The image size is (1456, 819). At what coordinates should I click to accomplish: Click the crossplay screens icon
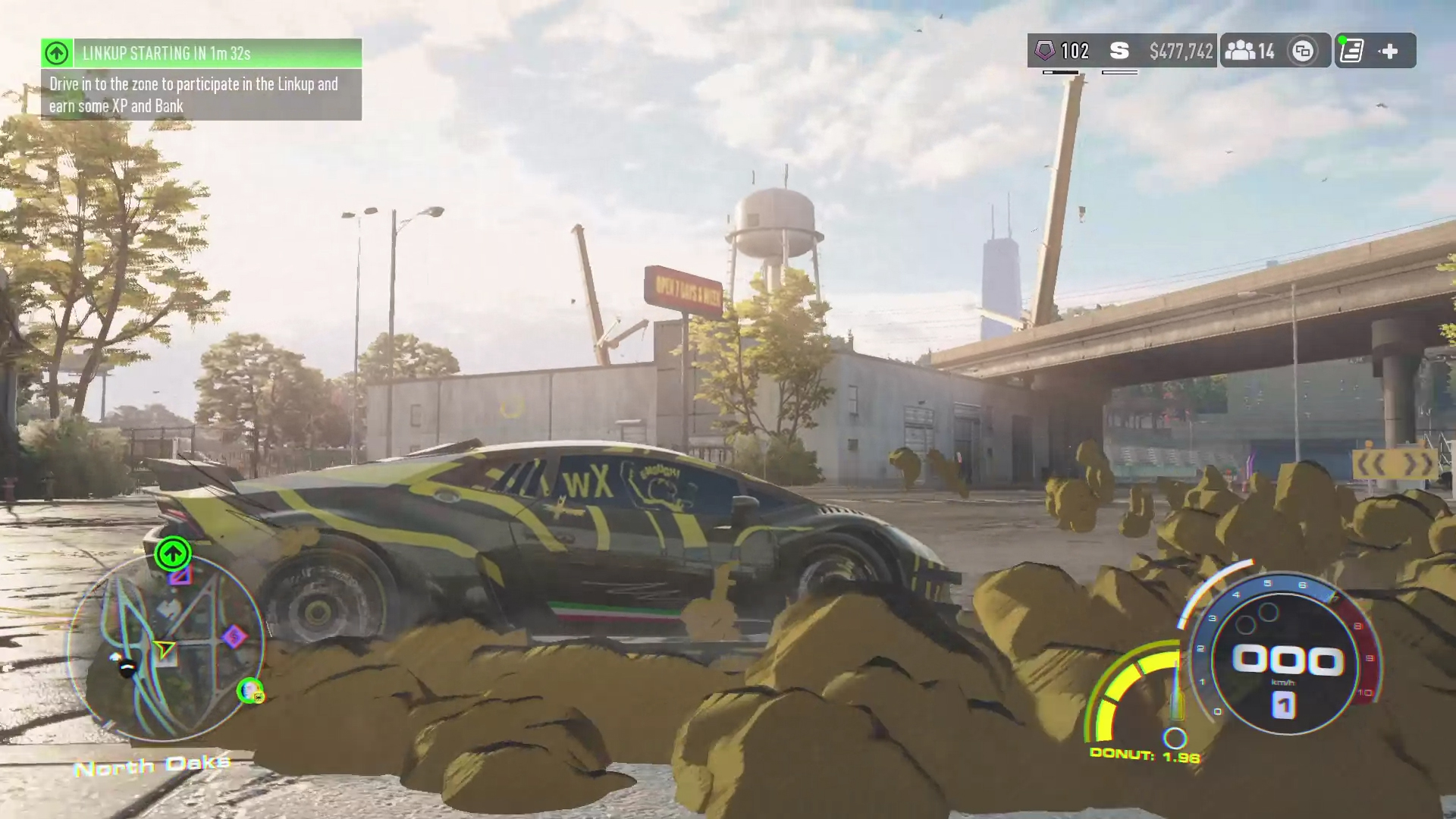click(x=1303, y=51)
